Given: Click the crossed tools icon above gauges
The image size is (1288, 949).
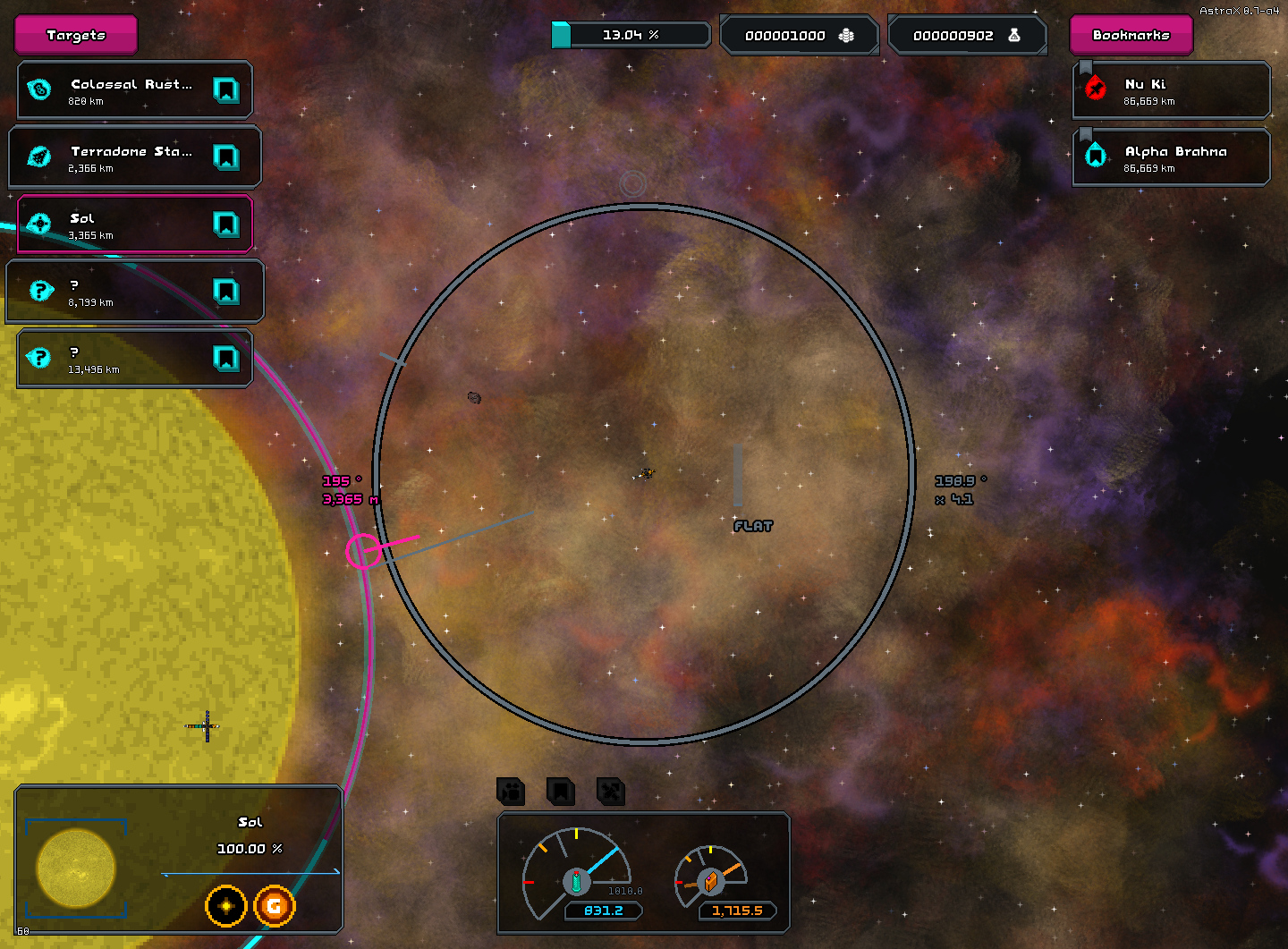Looking at the screenshot, I should pos(611,792).
